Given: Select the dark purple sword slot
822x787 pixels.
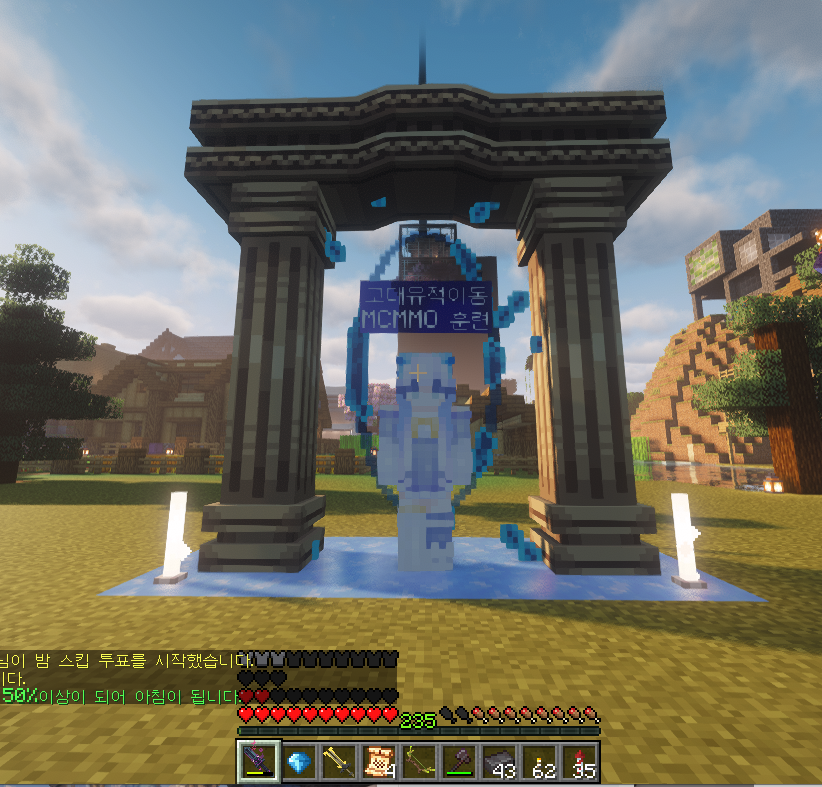Looking at the screenshot, I should click(259, 762).
